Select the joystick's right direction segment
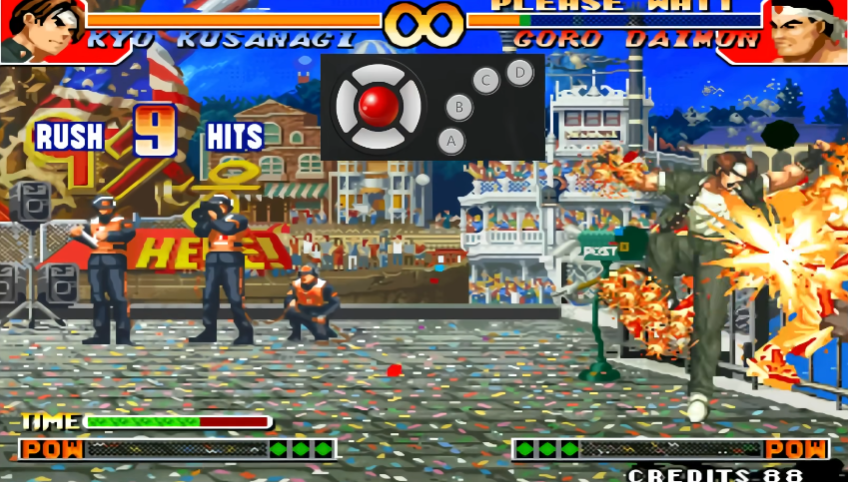 [x=413, y=105]
